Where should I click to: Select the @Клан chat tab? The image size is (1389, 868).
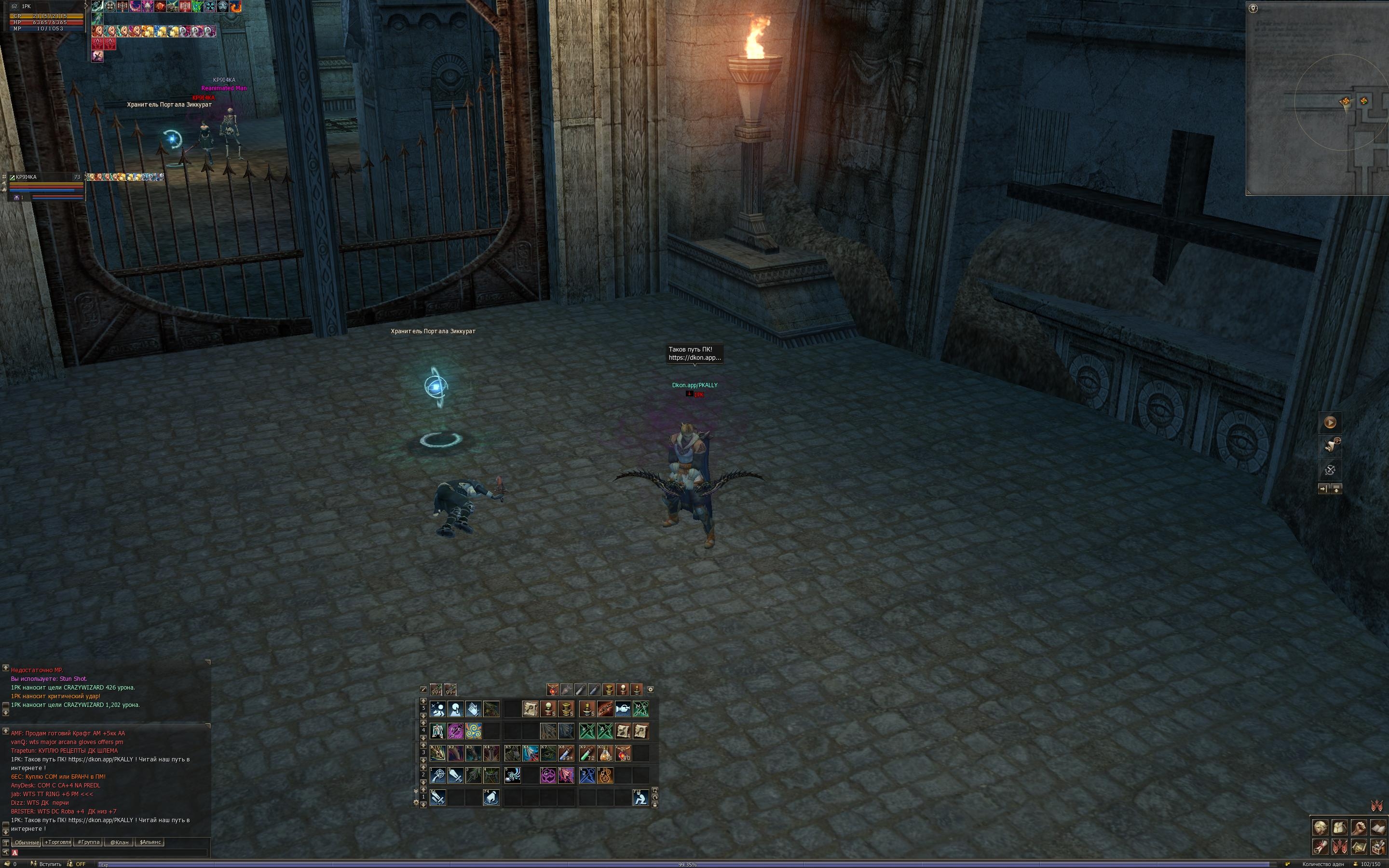[120, 842]
